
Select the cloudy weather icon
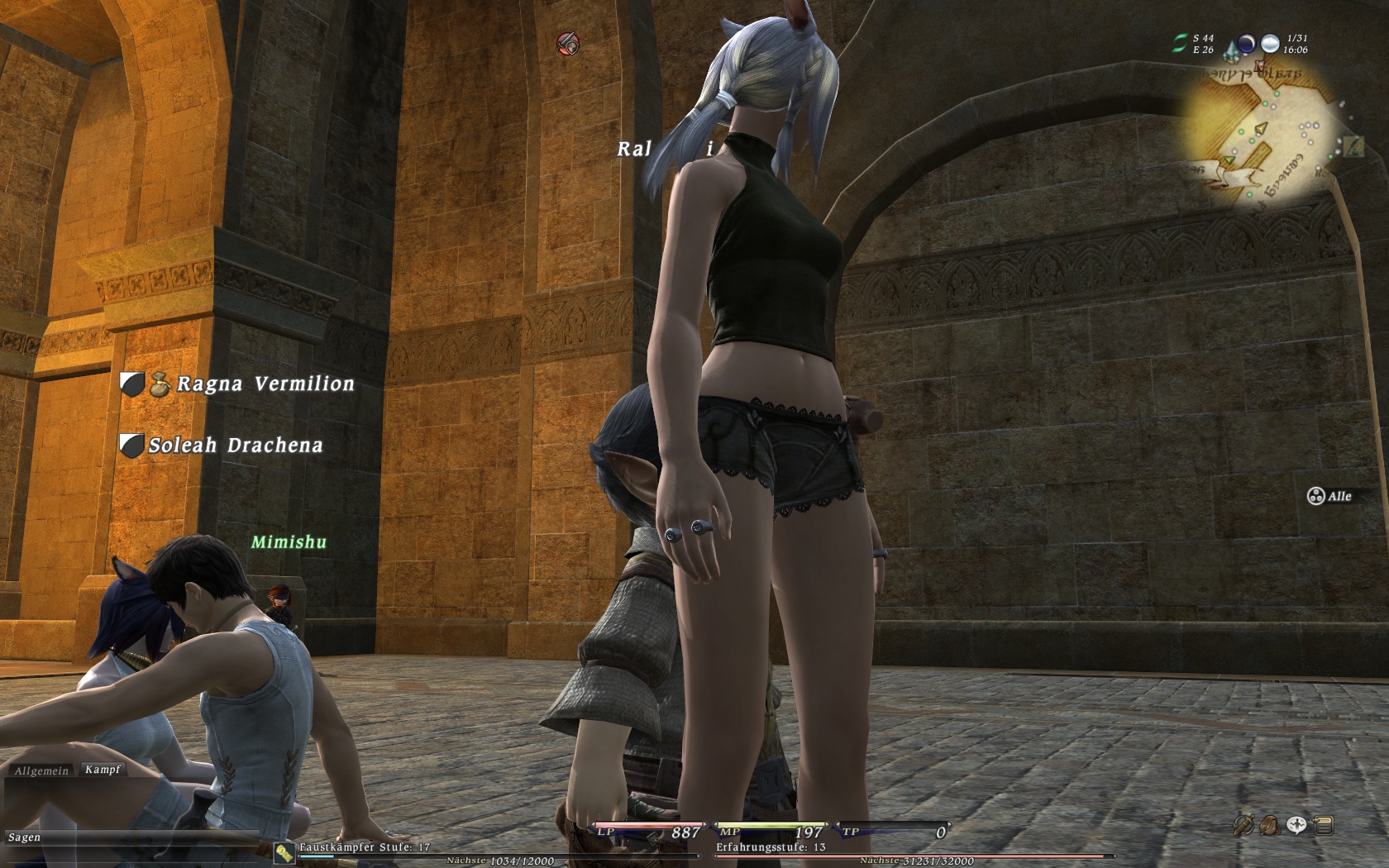(x=1270, y=44)
